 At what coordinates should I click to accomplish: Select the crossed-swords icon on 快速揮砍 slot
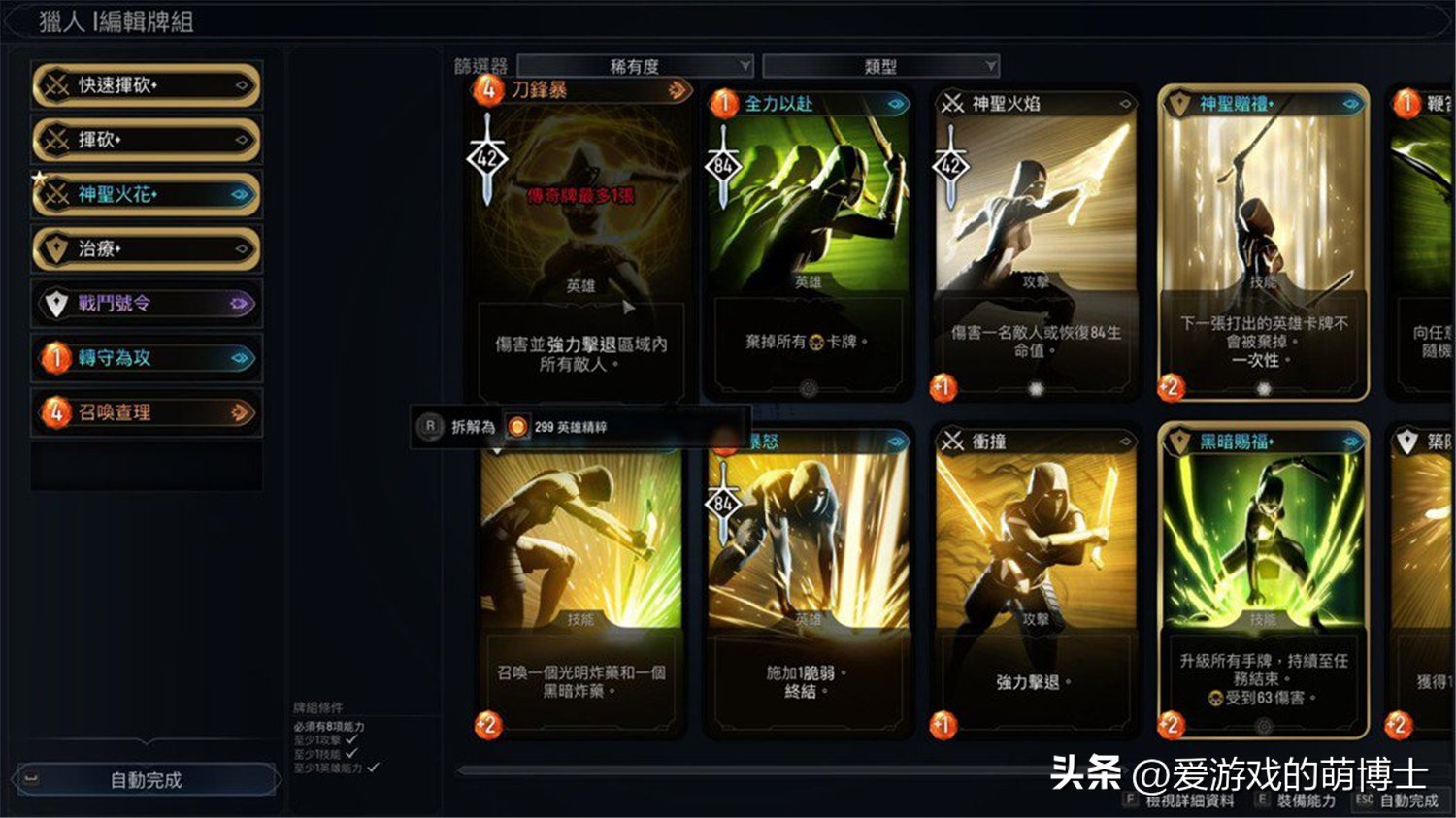pyautogui.click(x=56, y=86)
